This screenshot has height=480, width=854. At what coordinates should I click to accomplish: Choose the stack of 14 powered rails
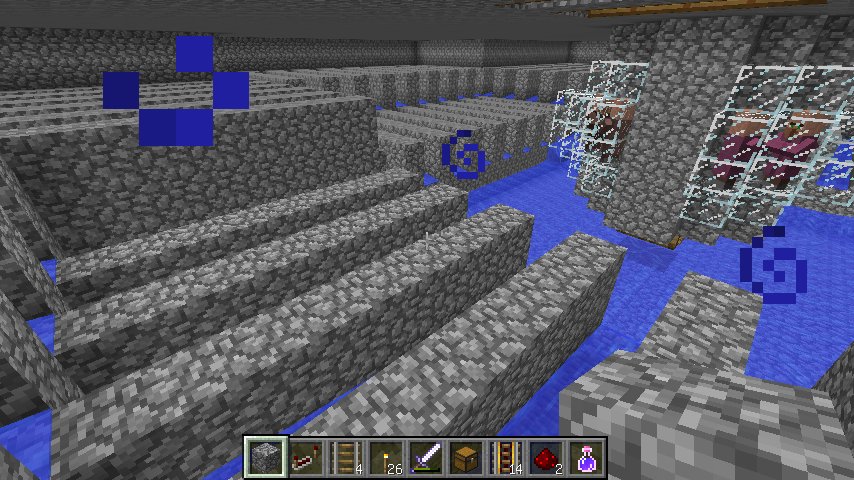tap(507, 458)
